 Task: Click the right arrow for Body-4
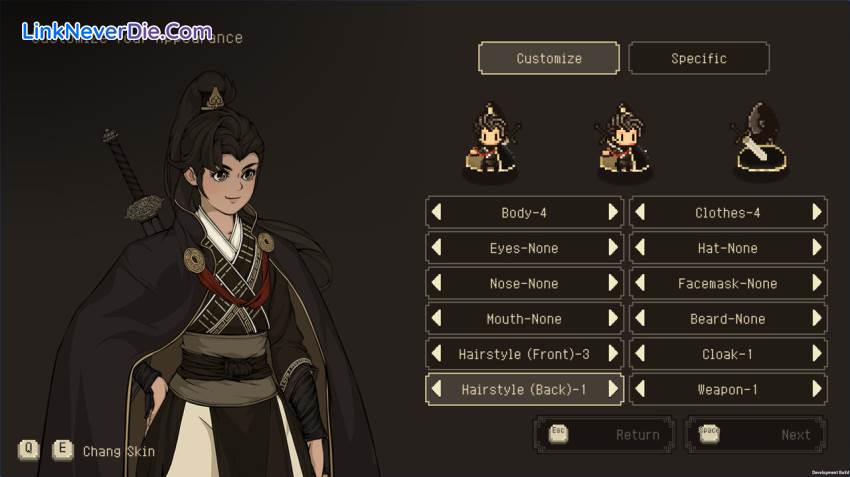pyautogui.click(x=613, y=212)
